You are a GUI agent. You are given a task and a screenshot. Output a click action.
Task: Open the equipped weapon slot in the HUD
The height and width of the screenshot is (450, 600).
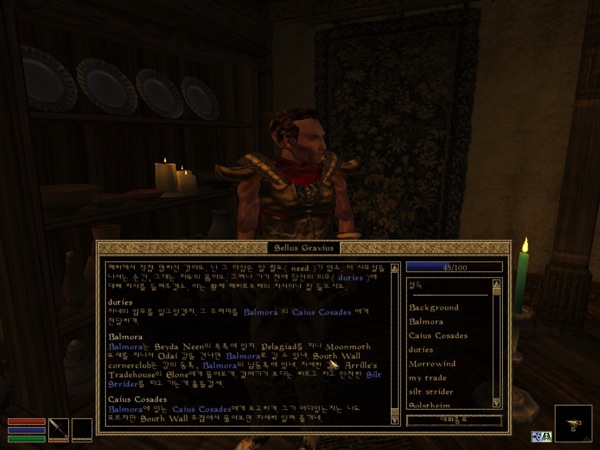click(x=59, y=429)
